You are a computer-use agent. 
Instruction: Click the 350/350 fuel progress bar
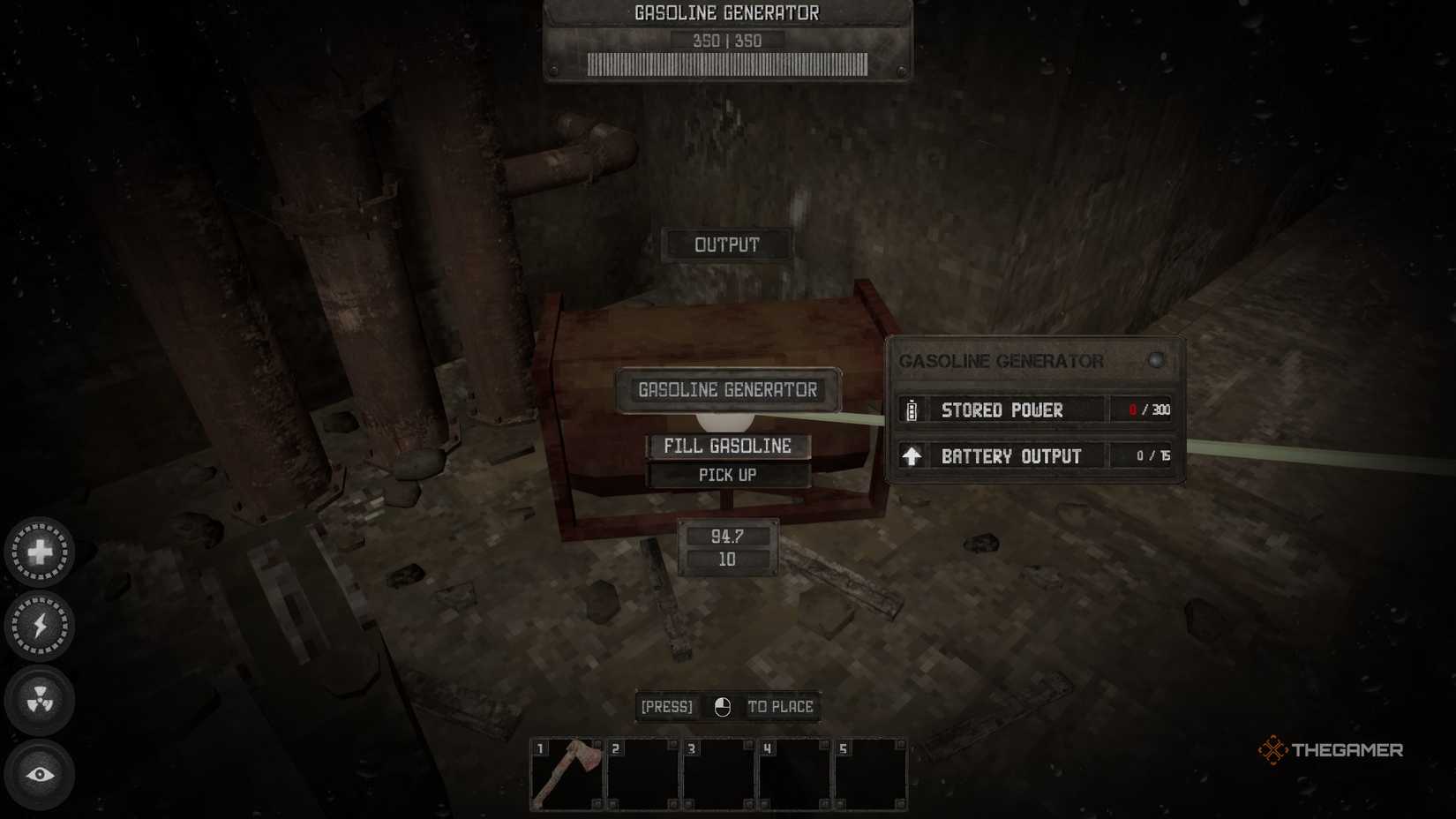pyautogui.click(x=727, y=64)
